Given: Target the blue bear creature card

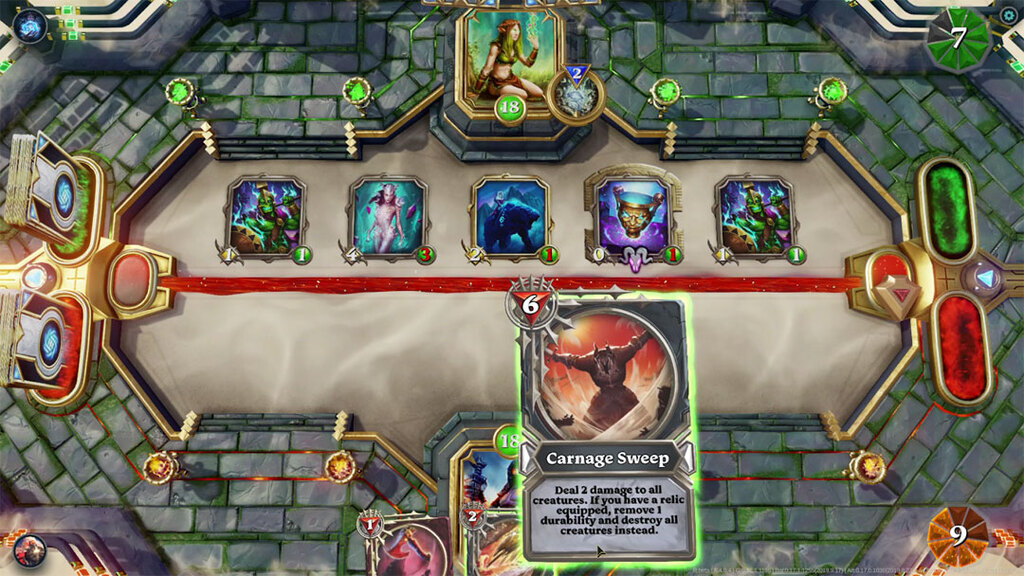Looking at the screenshot, I should coord(511,217).
